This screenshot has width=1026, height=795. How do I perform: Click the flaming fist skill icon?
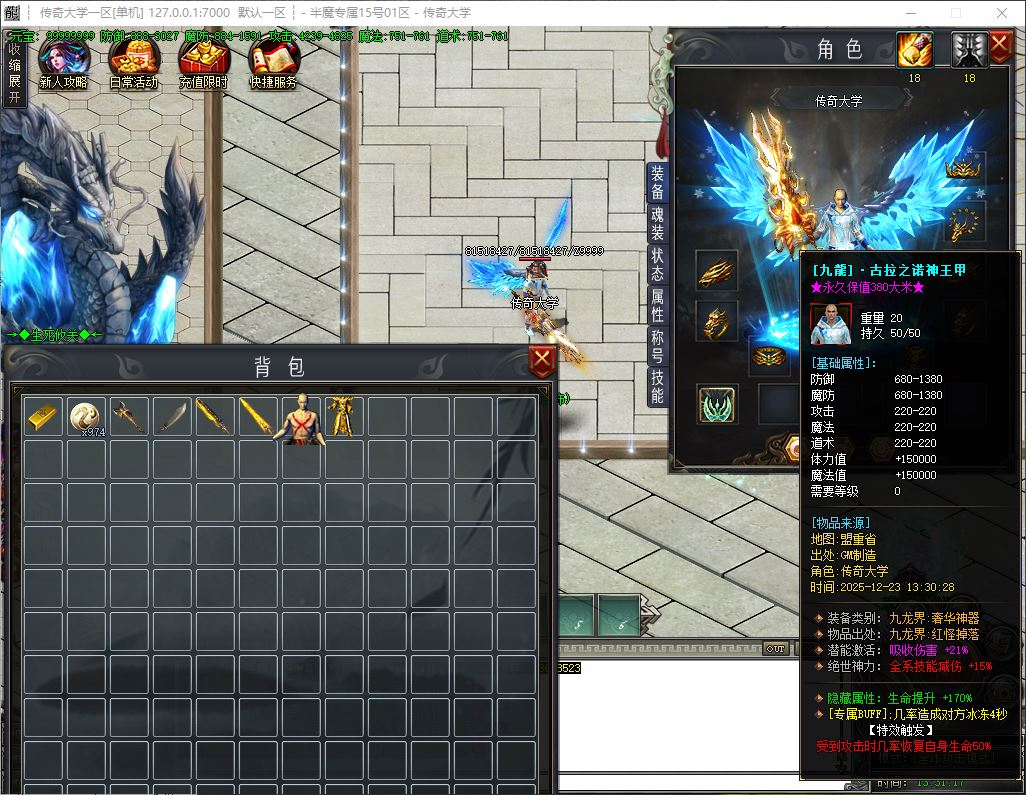914,50
